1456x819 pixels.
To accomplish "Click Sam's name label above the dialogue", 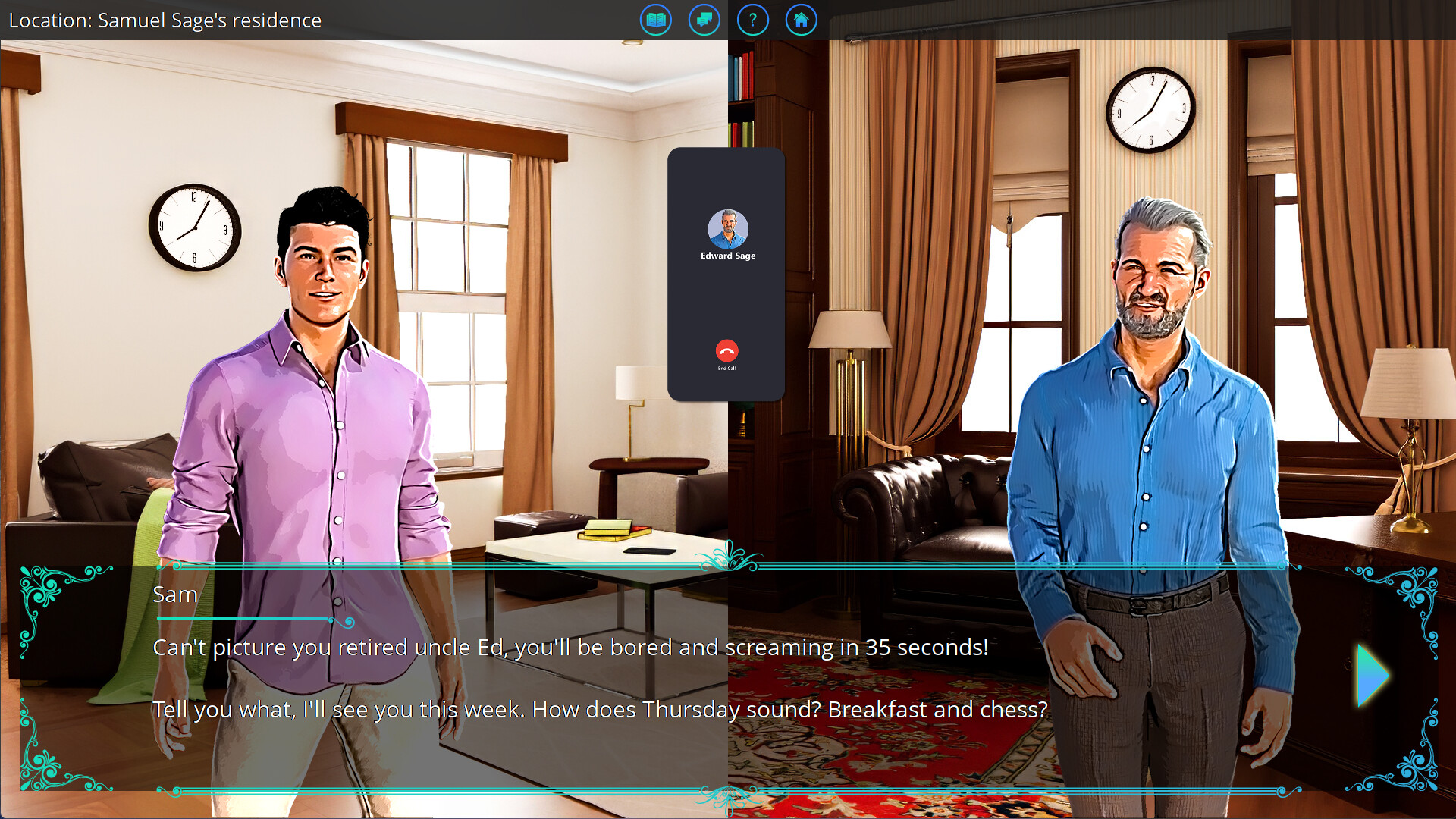I will tap(176, 595).
